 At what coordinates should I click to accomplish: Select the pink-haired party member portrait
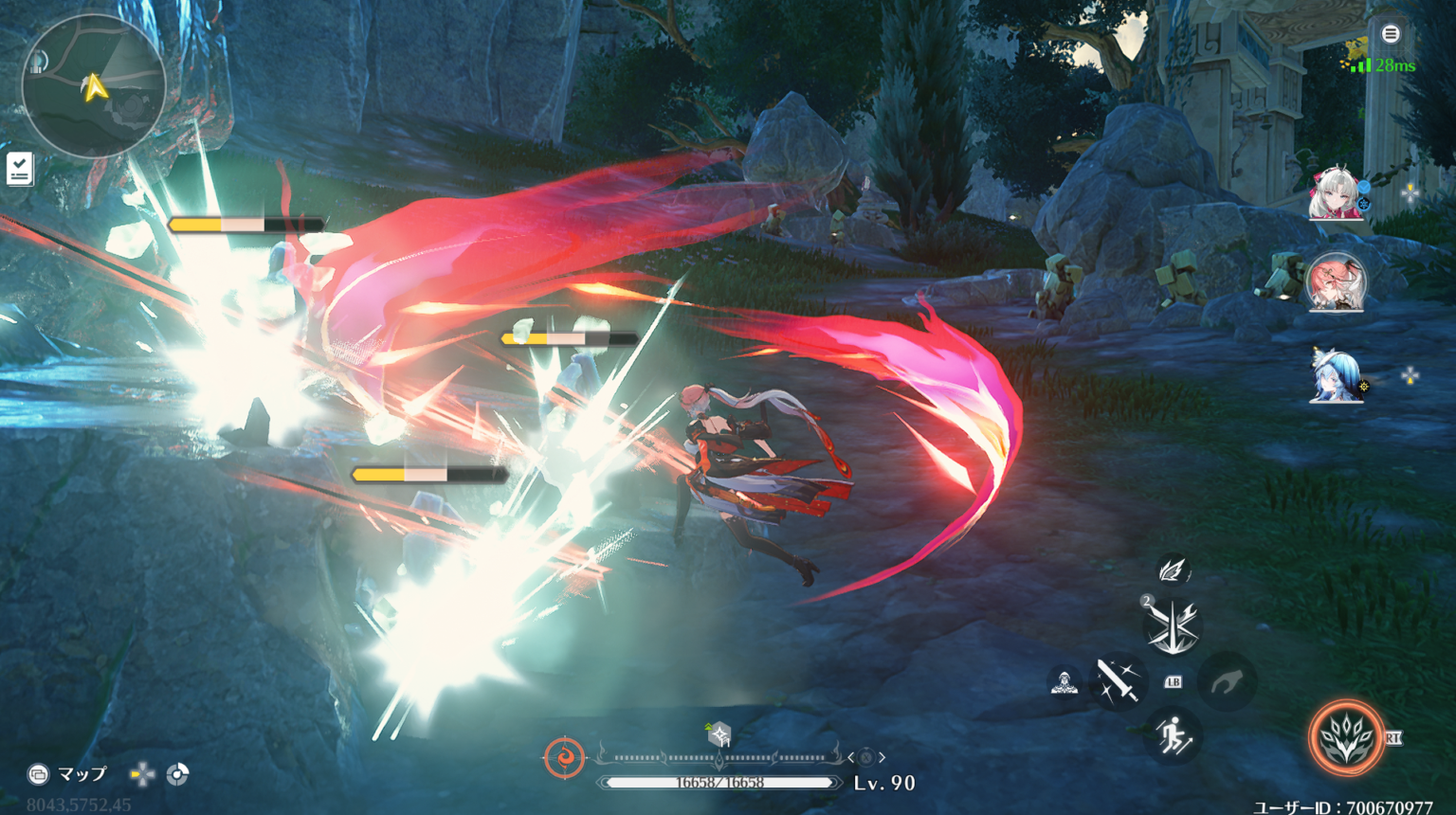tap(1336, 282)
